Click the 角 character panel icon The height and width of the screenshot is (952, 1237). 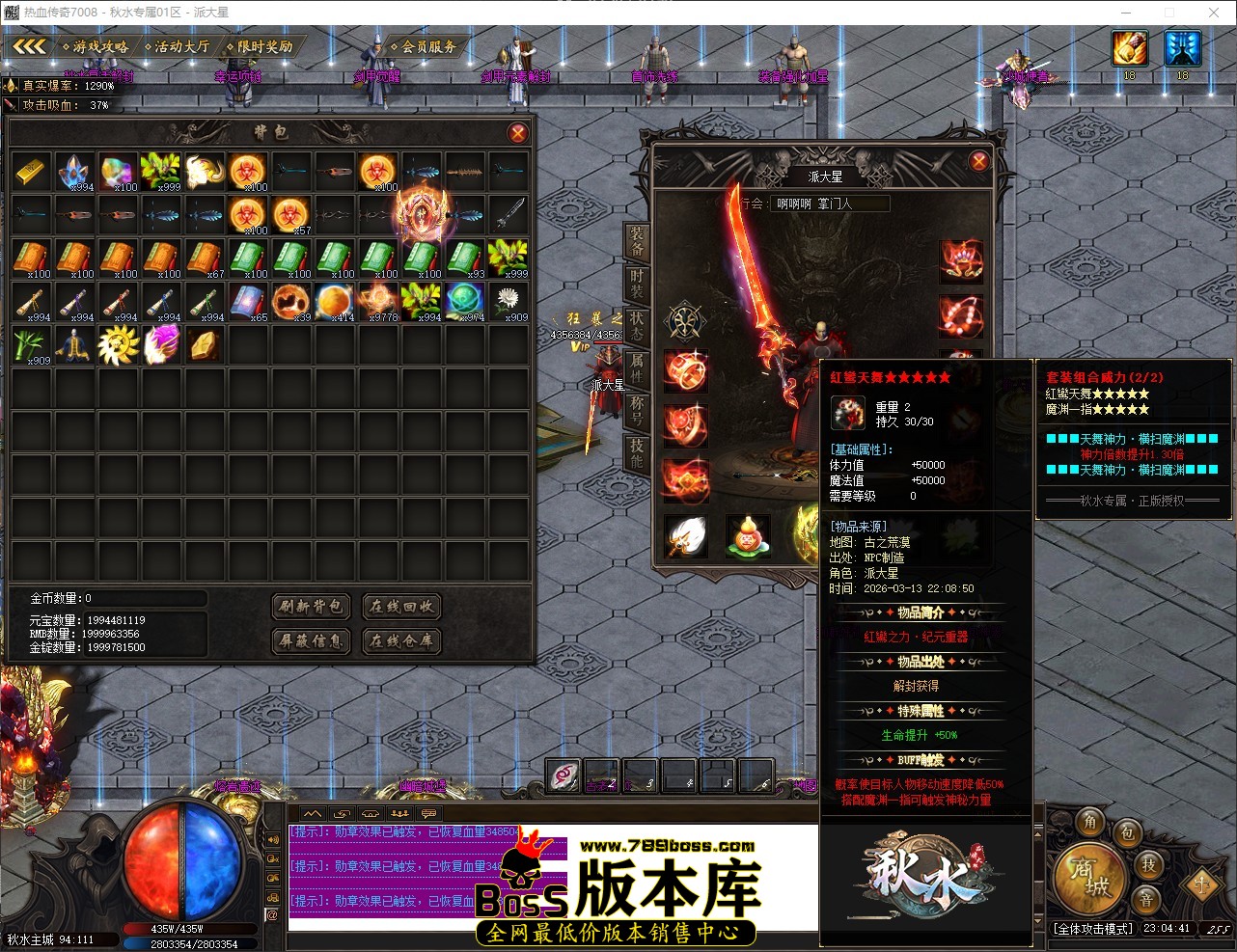coord(1089,822)
